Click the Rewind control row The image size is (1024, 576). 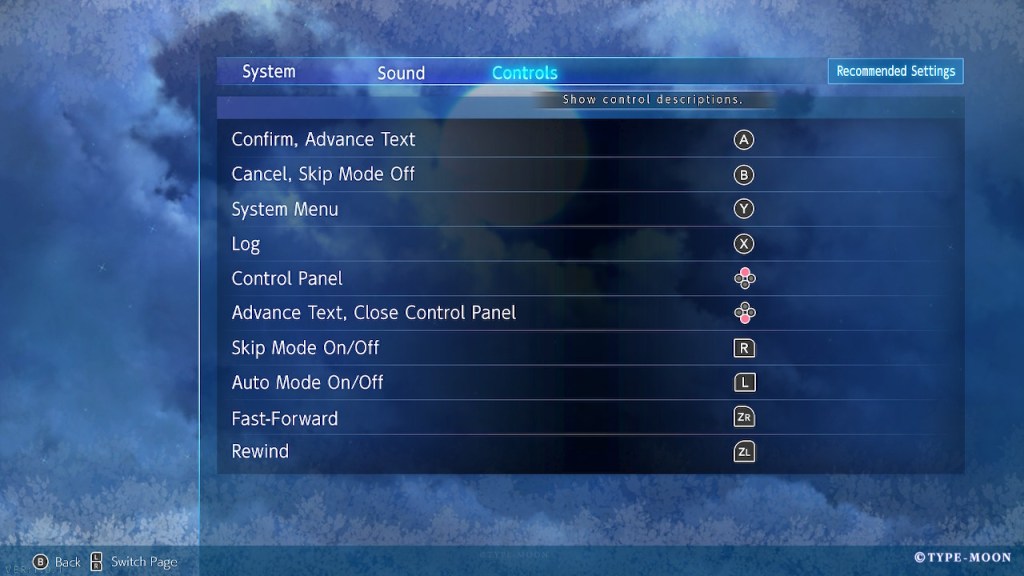tap(590, 452)
